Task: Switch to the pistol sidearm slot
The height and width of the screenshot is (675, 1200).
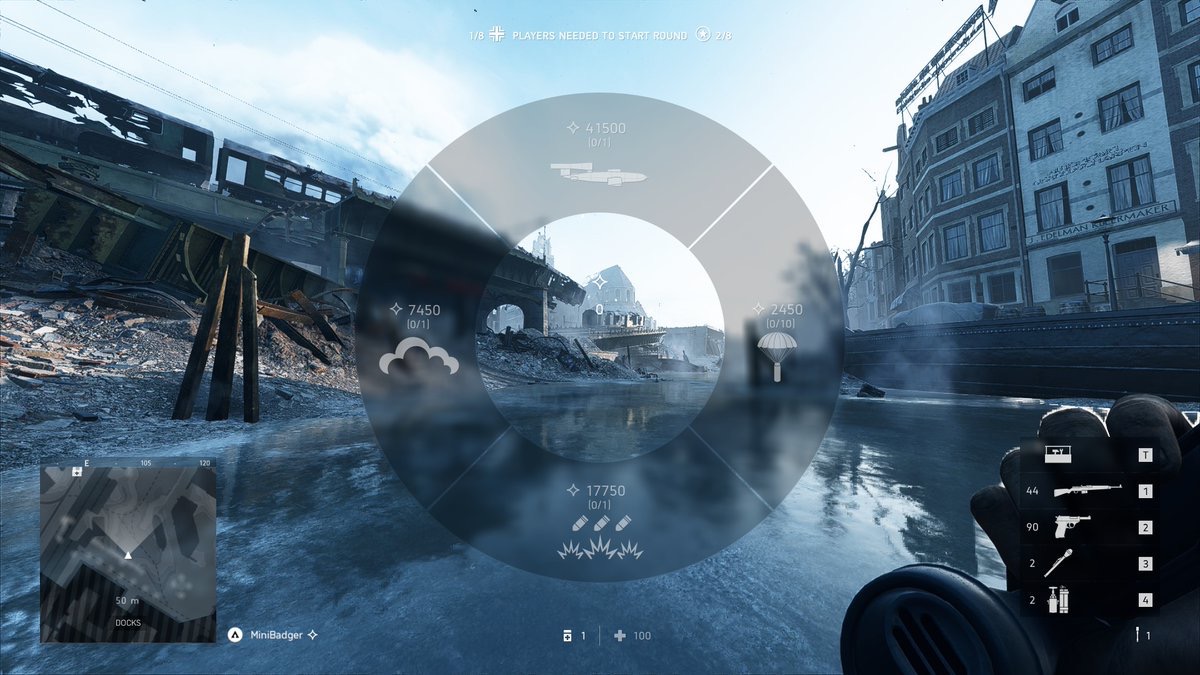Action: click(x=1086, y=527)
